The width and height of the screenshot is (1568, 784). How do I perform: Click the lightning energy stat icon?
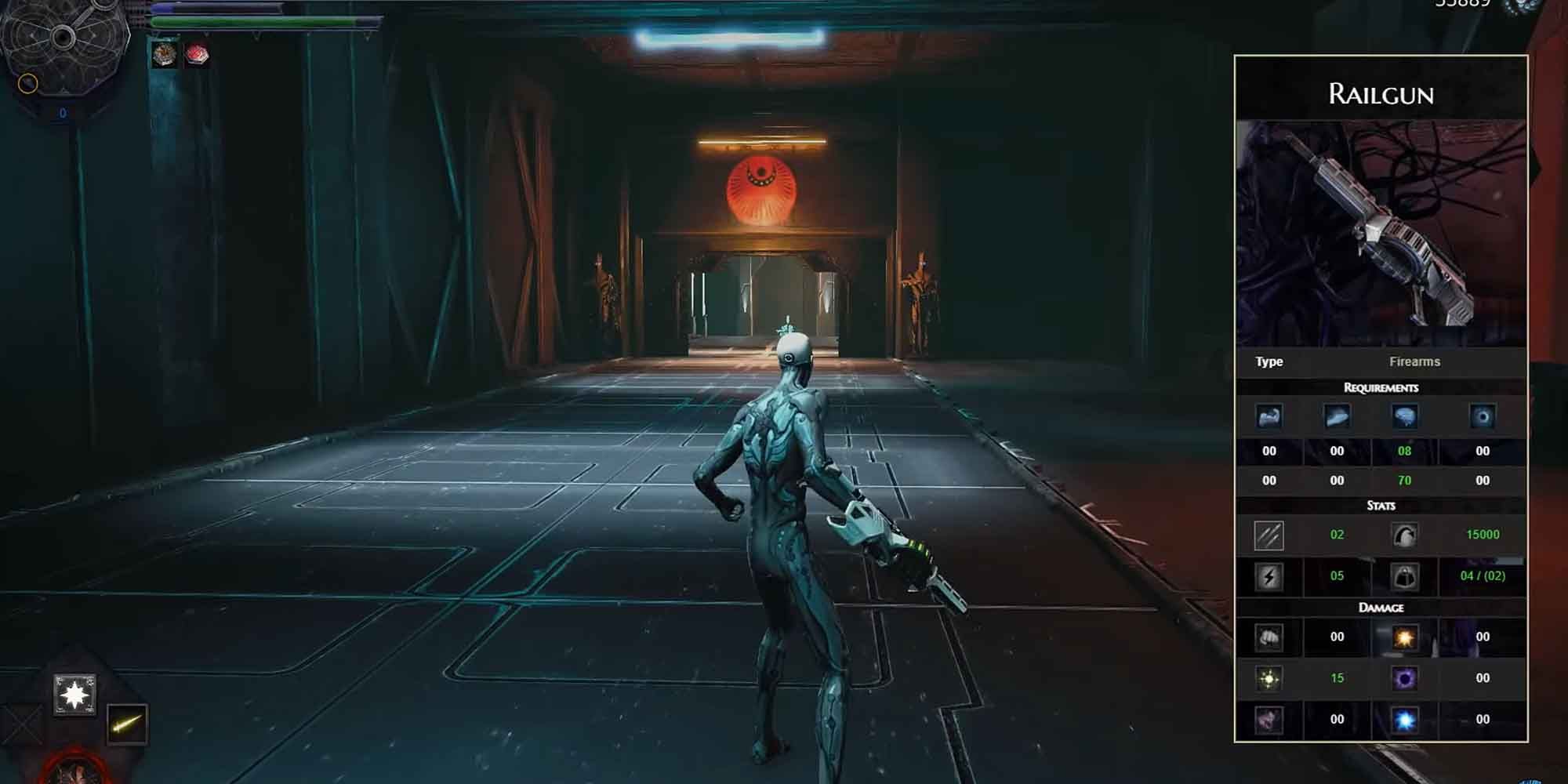point(1269,576)
